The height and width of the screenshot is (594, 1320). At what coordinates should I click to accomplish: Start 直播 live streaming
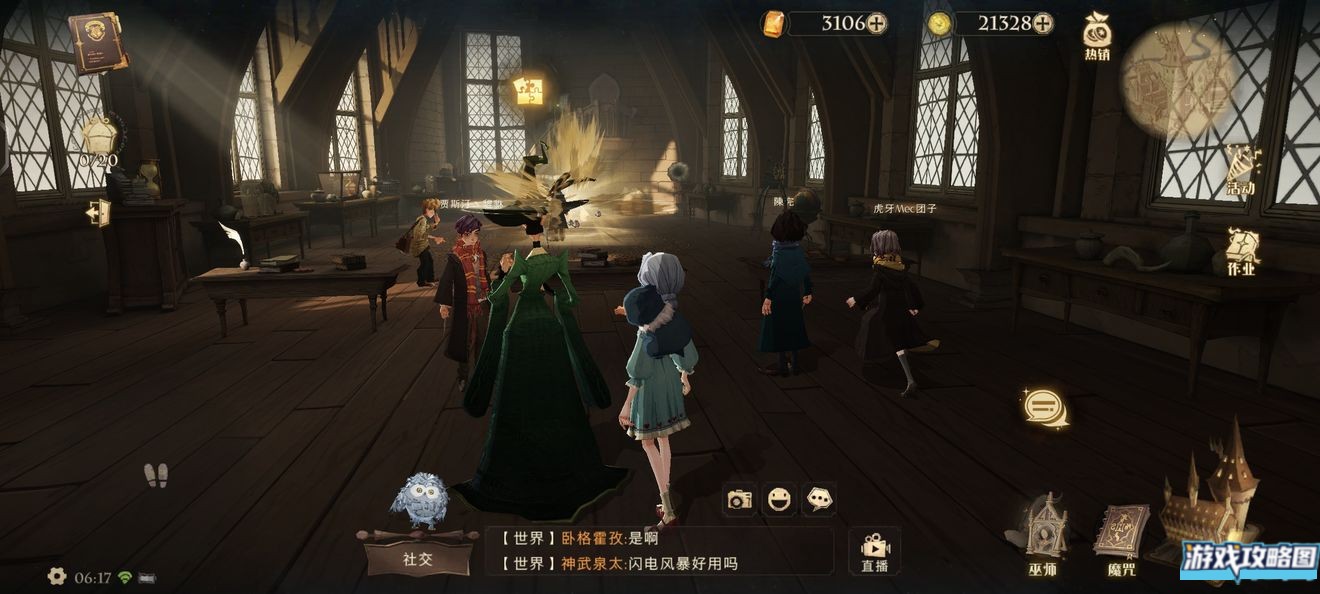pos(874,552)
